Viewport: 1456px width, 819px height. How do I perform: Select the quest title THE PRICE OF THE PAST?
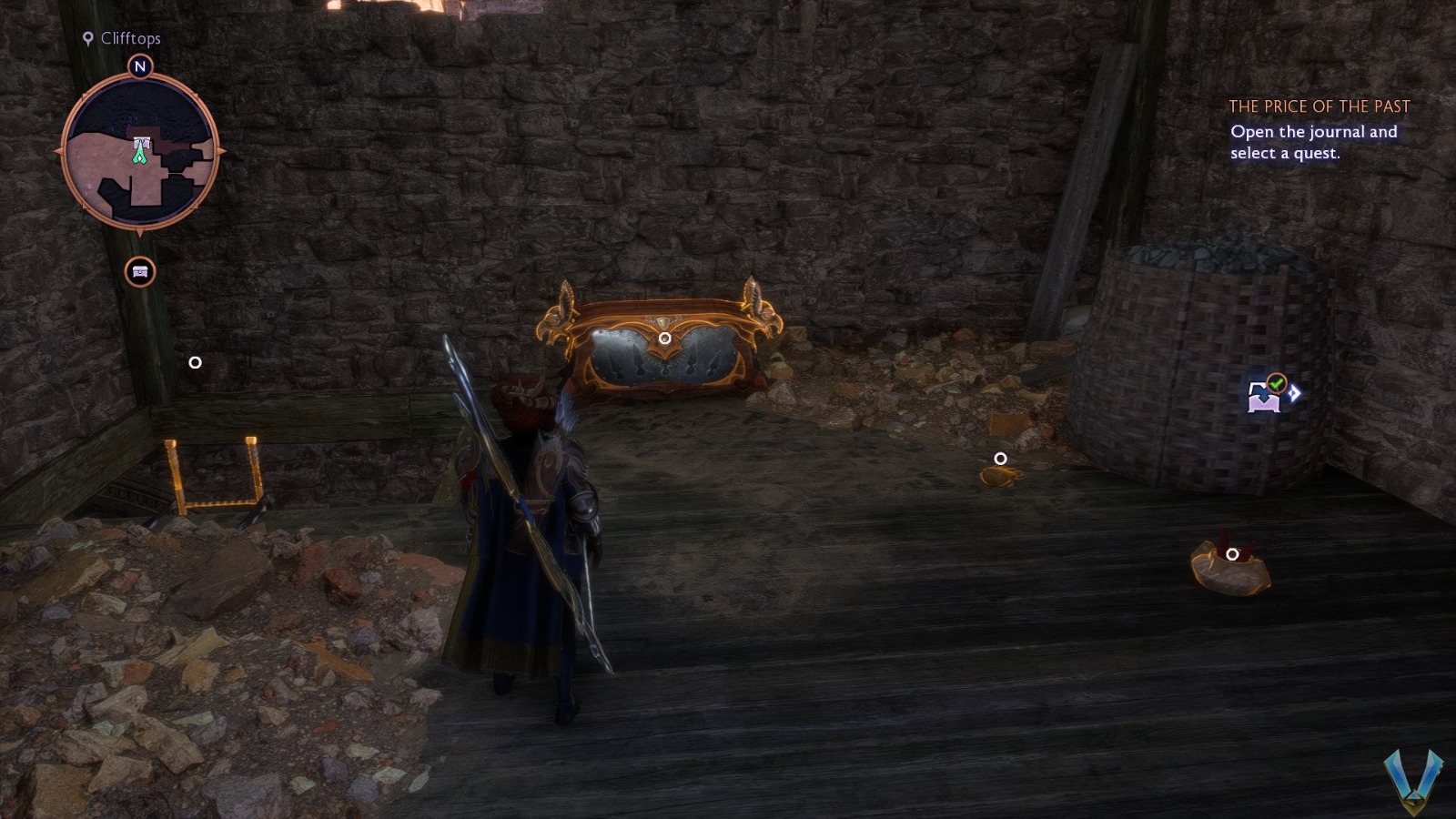click(x=1319, y=106)
